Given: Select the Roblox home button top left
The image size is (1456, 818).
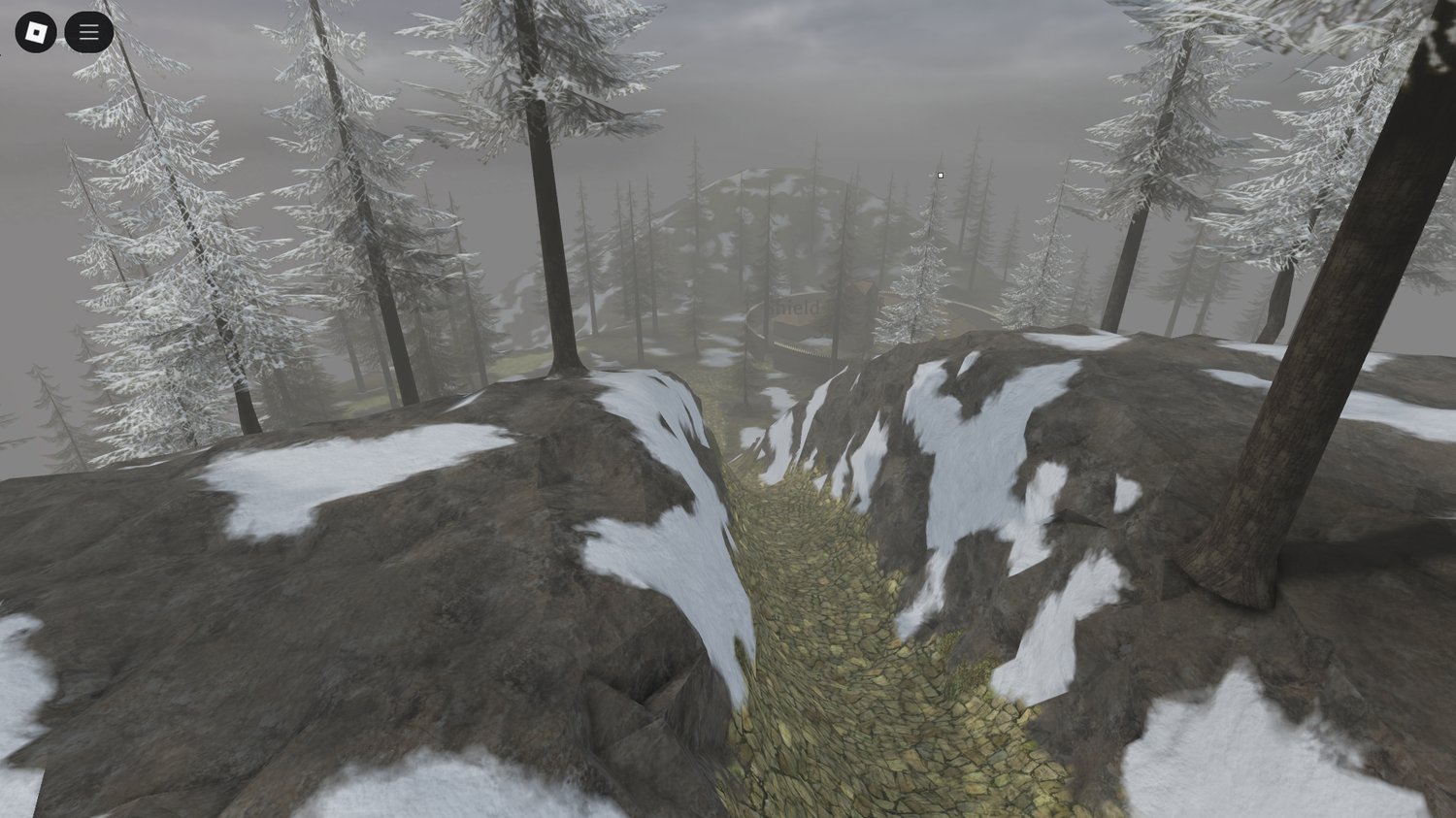Looking at the screenshot, I should click(x=37, y=31).
